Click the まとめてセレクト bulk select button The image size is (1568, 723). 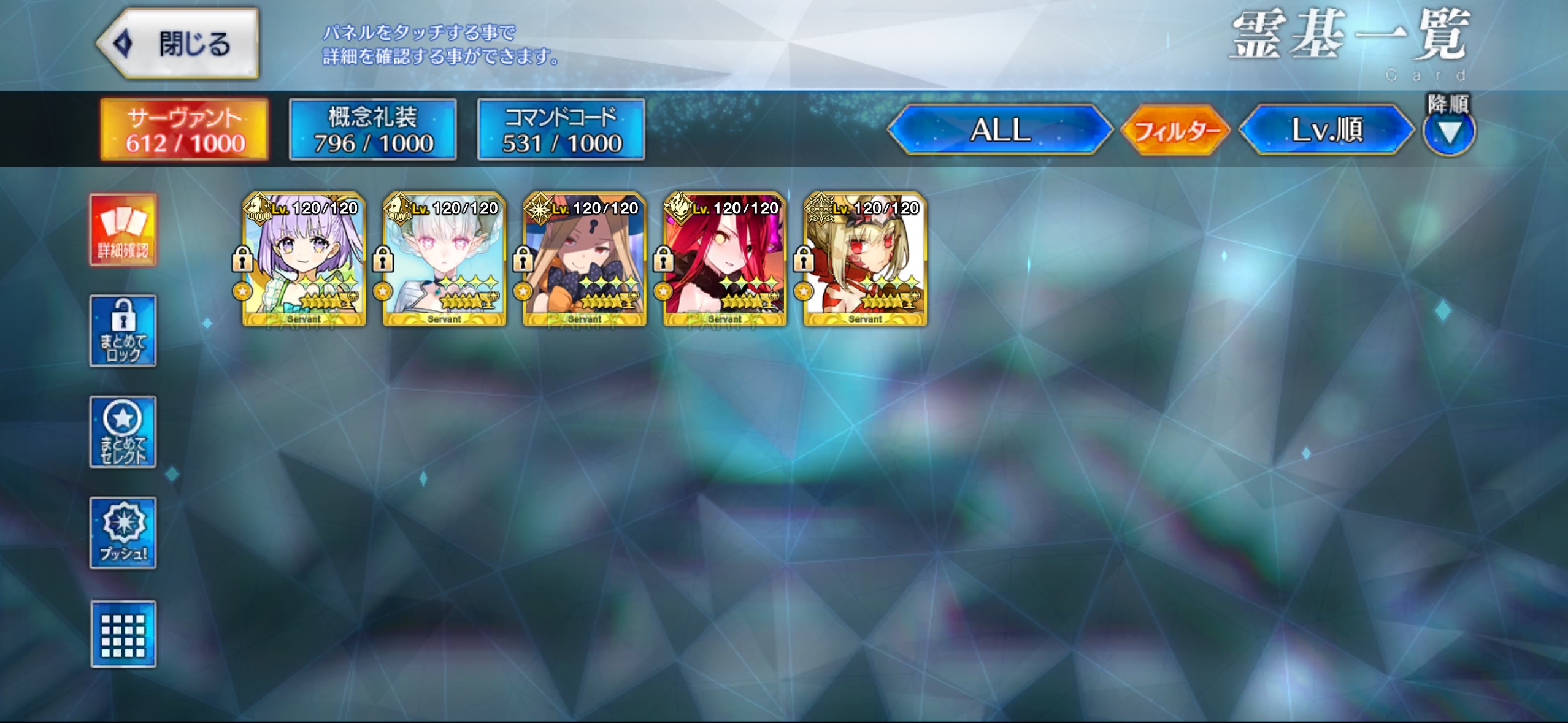(123, 432)
